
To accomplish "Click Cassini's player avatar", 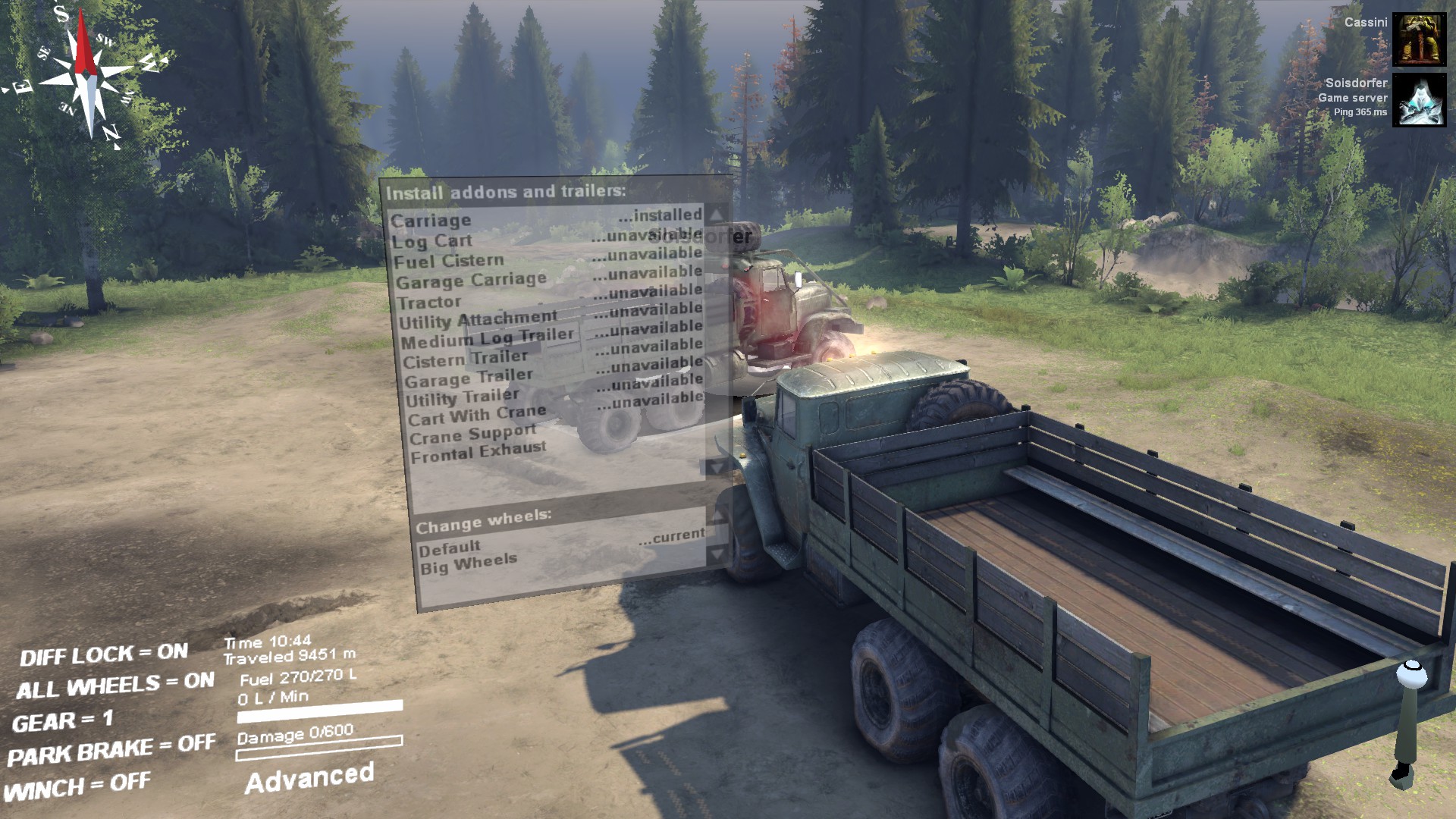I will click(x=1419, y=39).
